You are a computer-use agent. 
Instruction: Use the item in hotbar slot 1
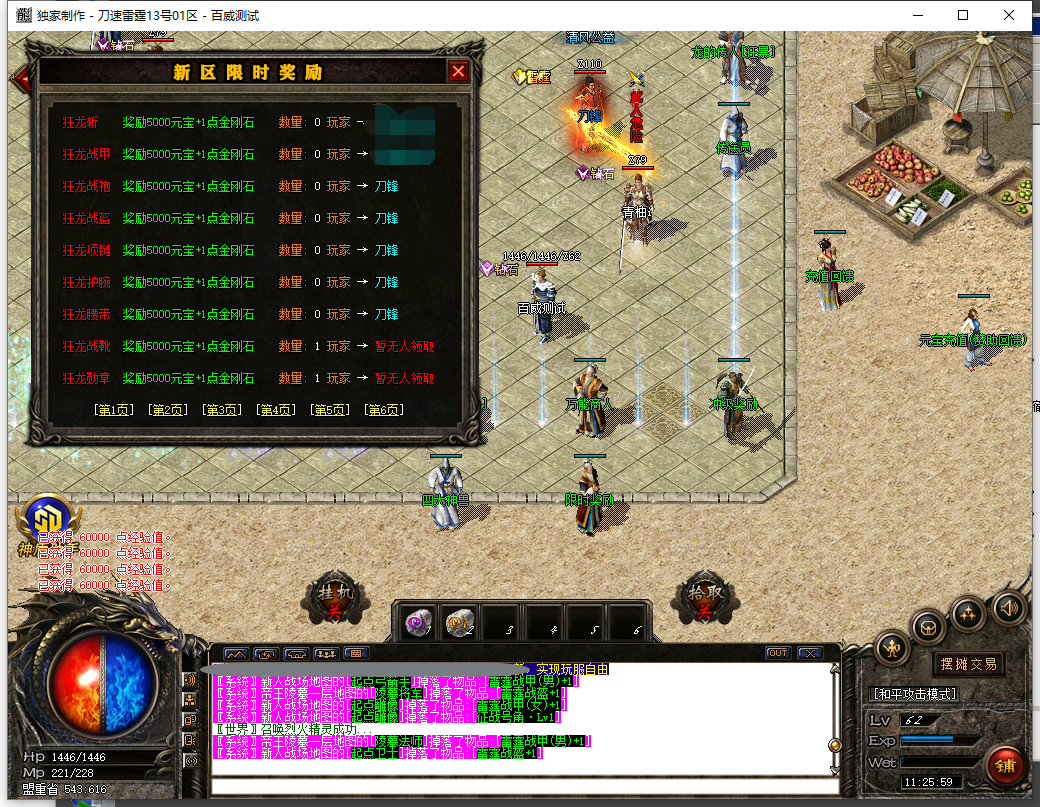(418, 623)
